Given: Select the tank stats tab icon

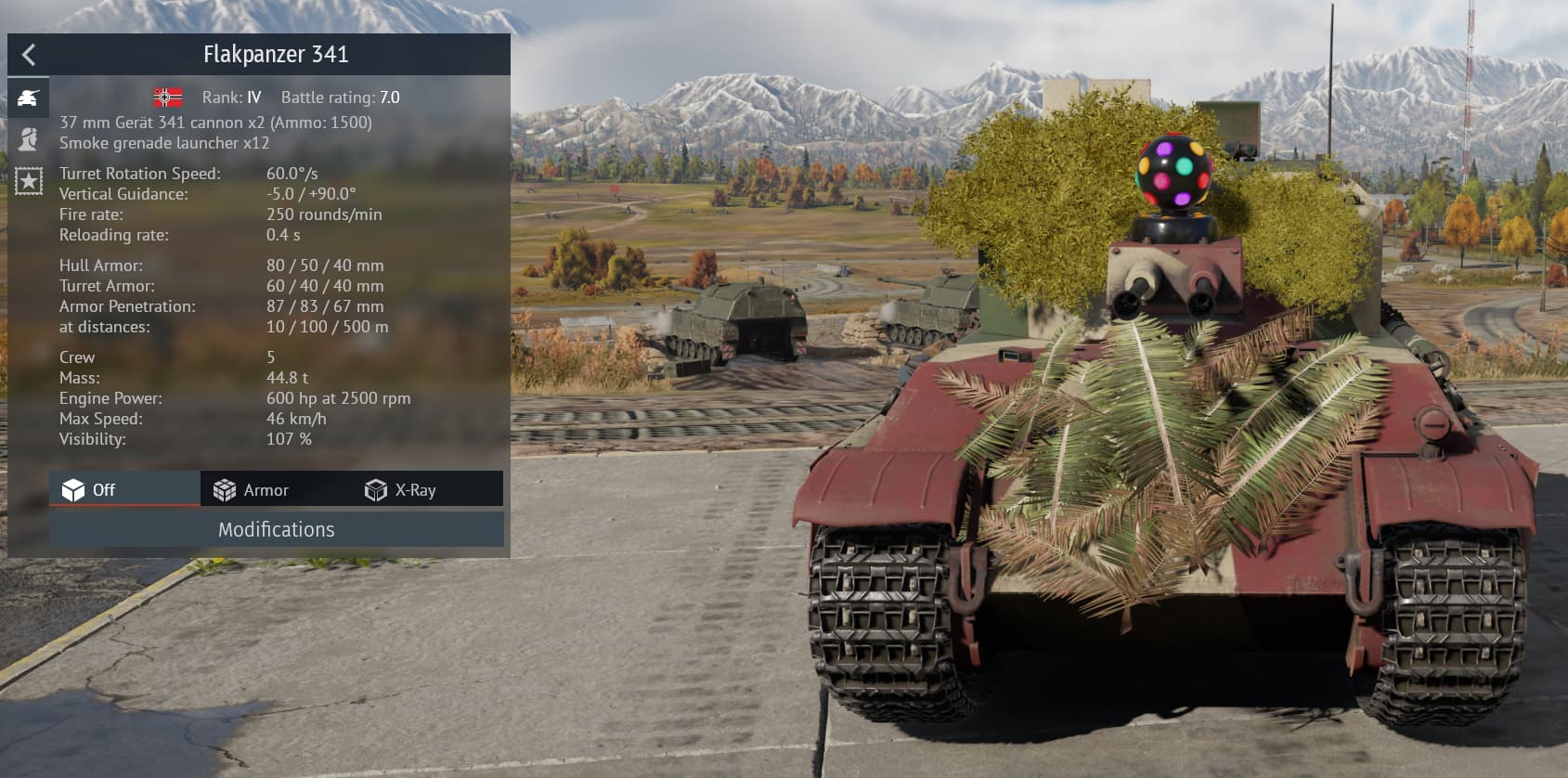Looking at the screenshot, I should point(28,97).
